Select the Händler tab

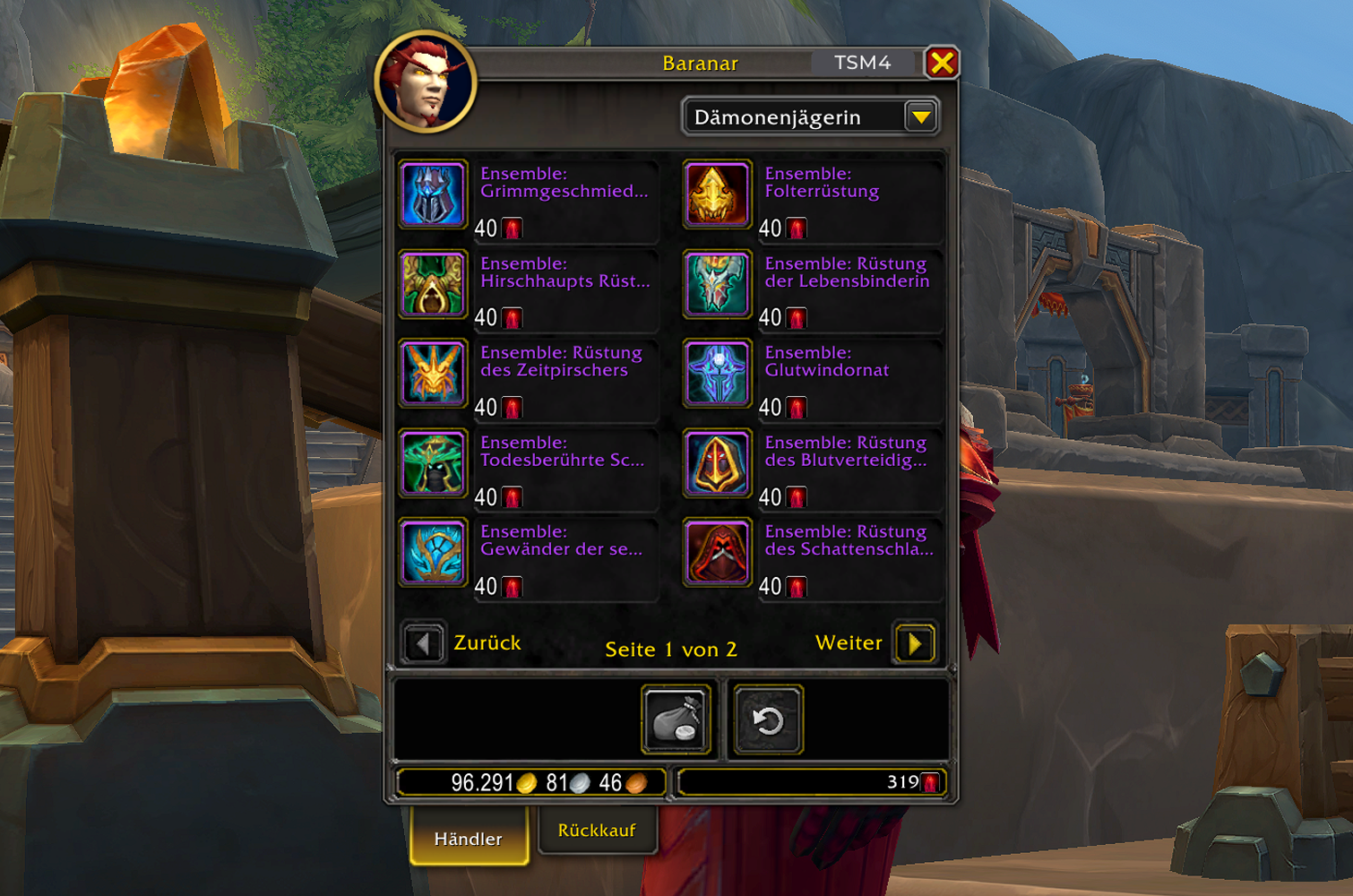tap(469, 839)
